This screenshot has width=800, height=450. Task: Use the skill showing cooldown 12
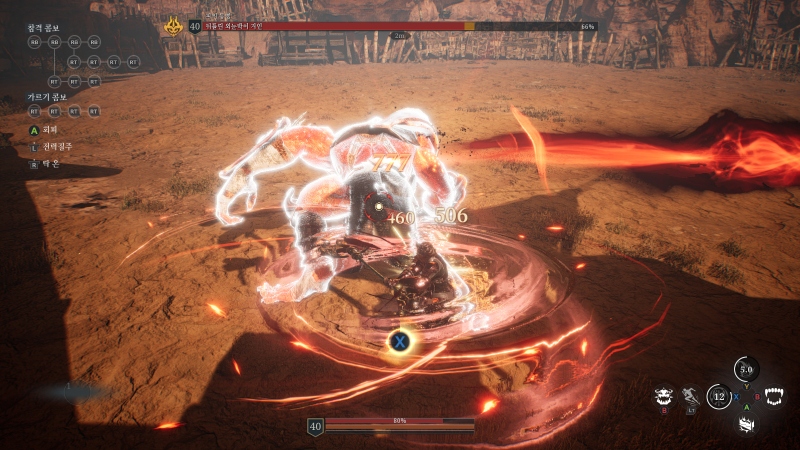[x=718, y=397]
